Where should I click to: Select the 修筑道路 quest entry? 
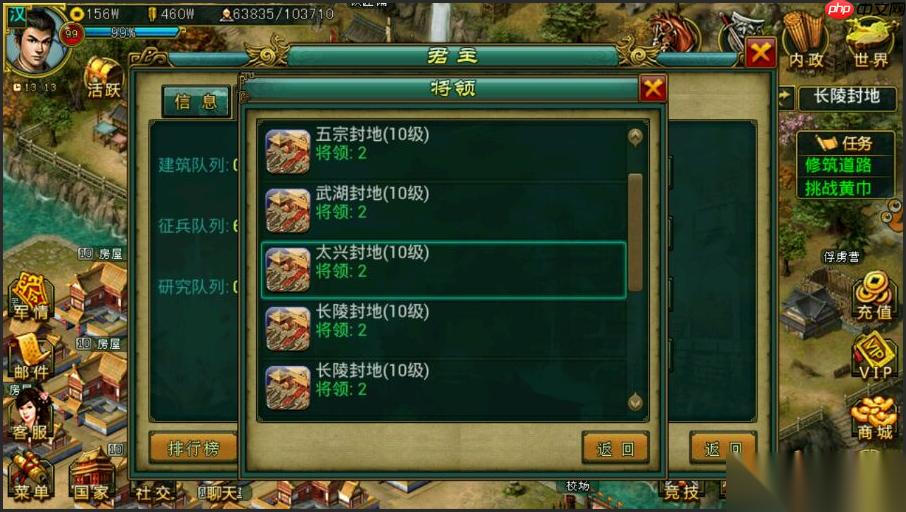pyautogui.click(x=837, y=165)
